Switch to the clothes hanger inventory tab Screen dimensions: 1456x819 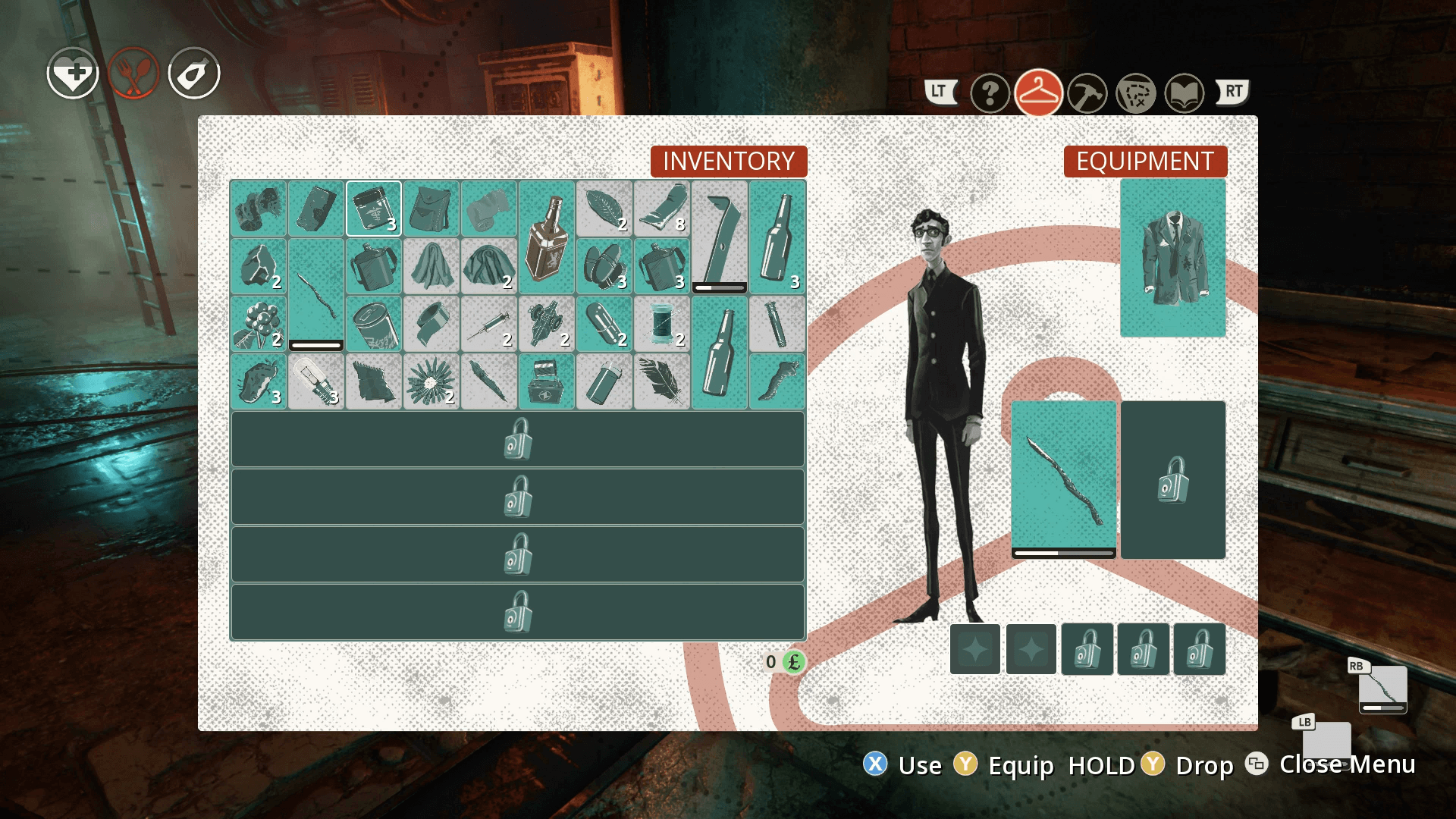[x=1038, y=93]
